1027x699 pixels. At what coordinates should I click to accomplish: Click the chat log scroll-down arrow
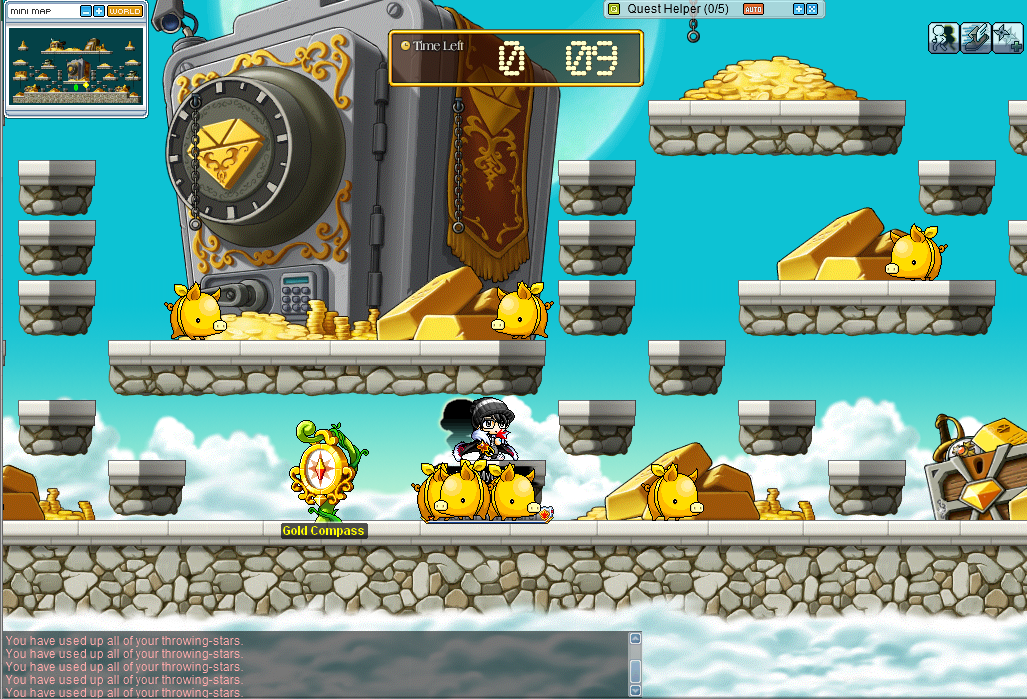(634, 690)
